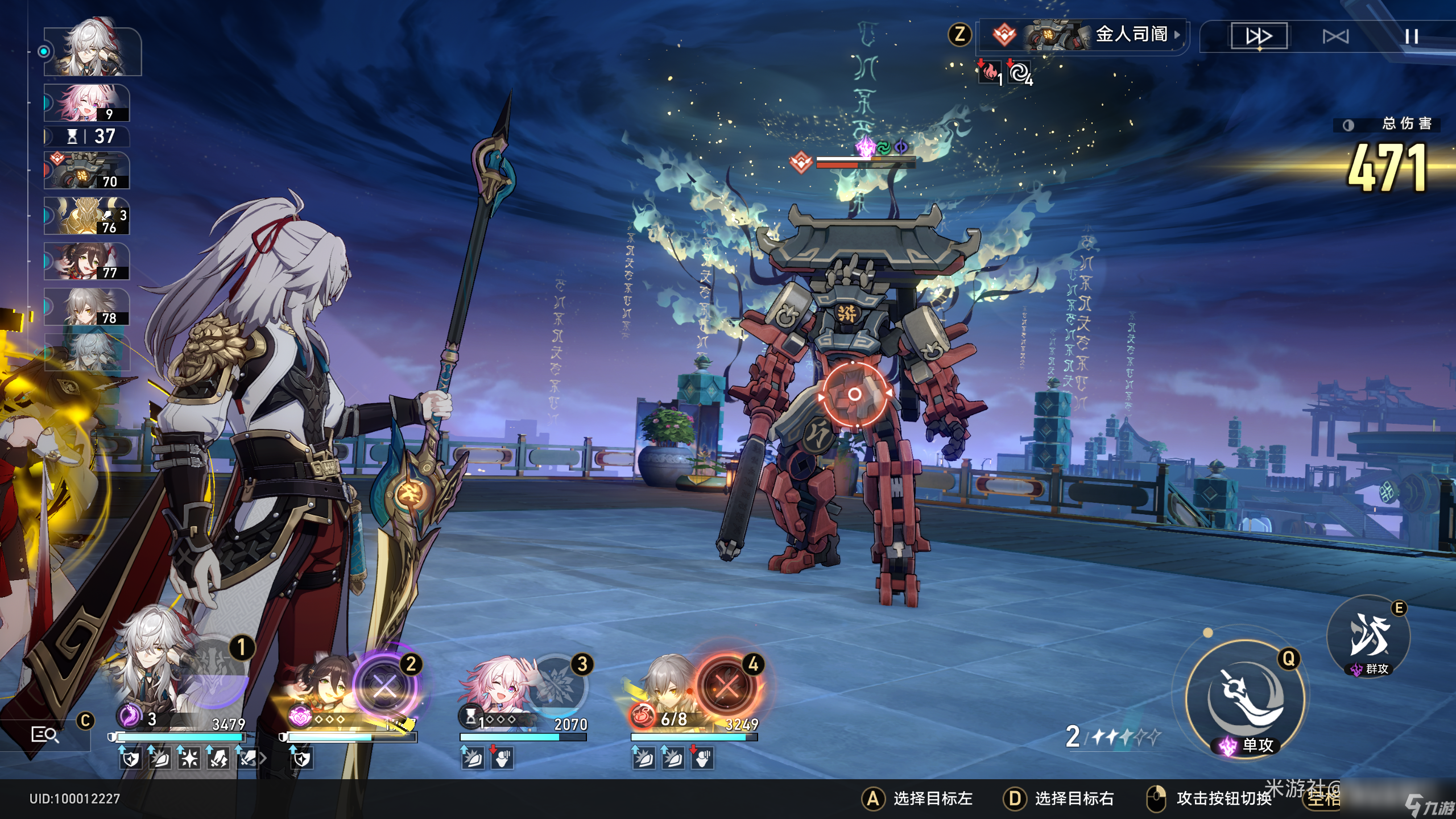Use the 单攻 basic attack button

click(1246, 698)
